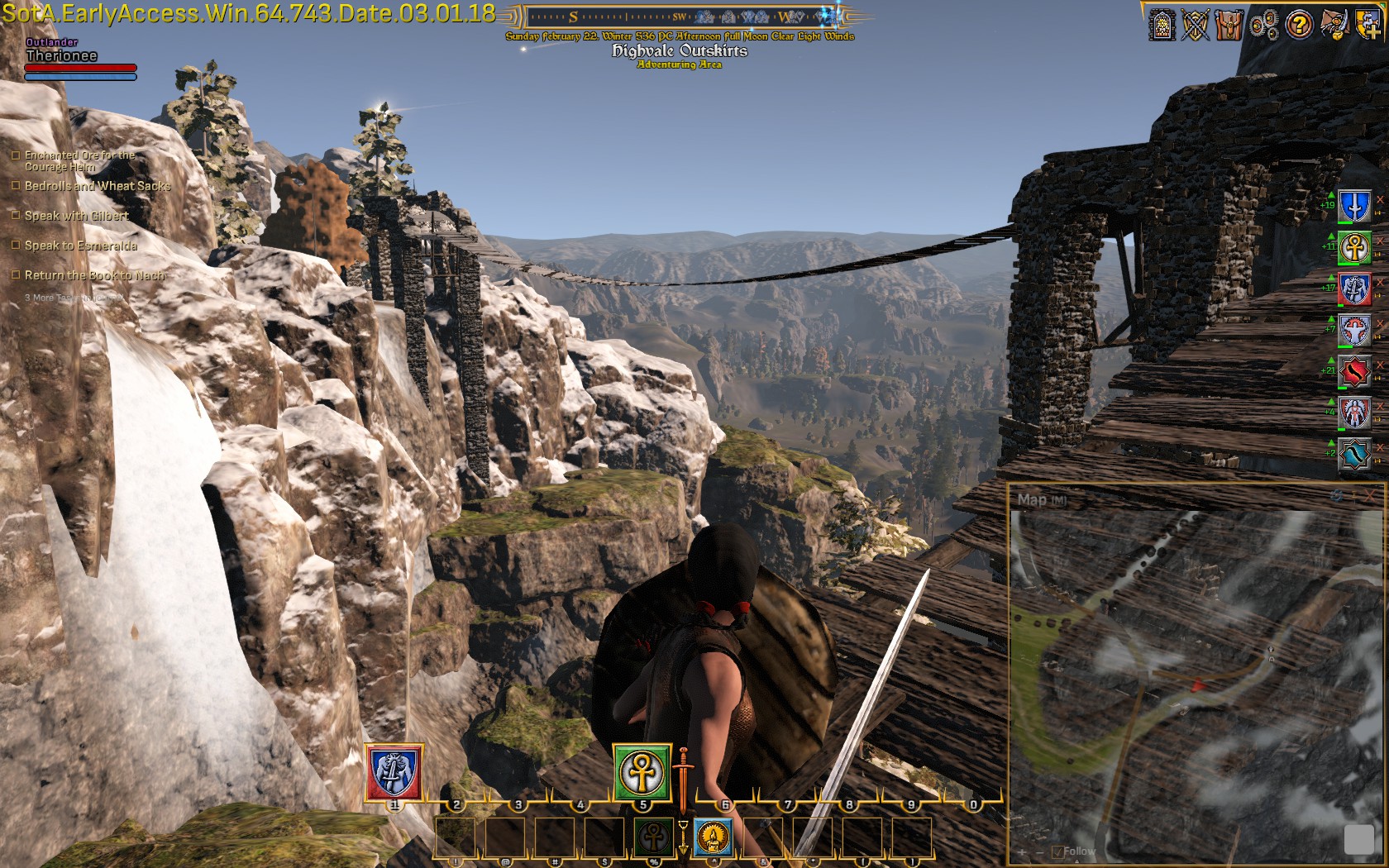The height and width of the screenshot is (868, 1389).
Task: Open the crossed swords and shield icon
Action: click(x=1196, y=25)
